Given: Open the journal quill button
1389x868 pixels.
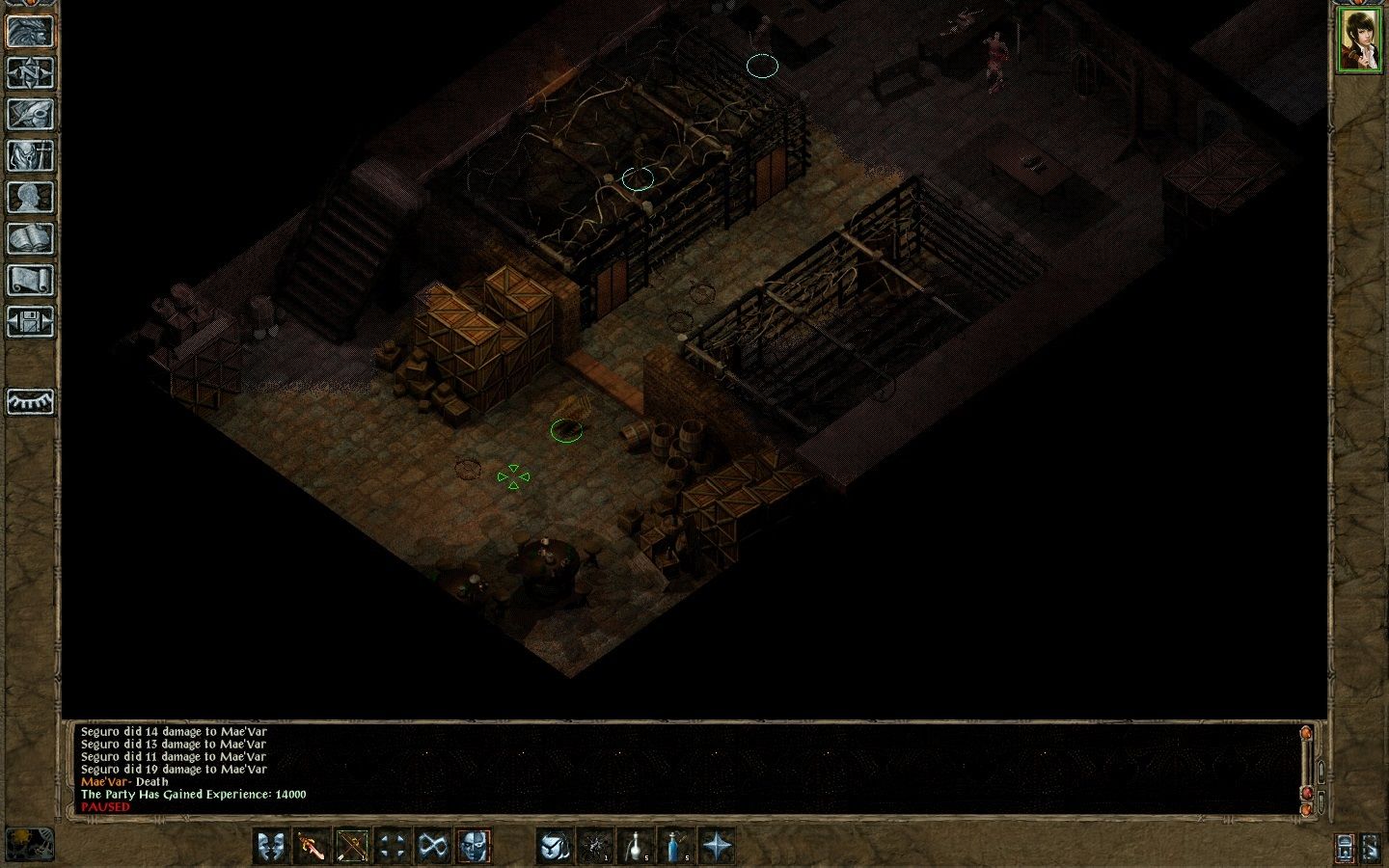Looking at the screenshot, I should tap(30, 114).
